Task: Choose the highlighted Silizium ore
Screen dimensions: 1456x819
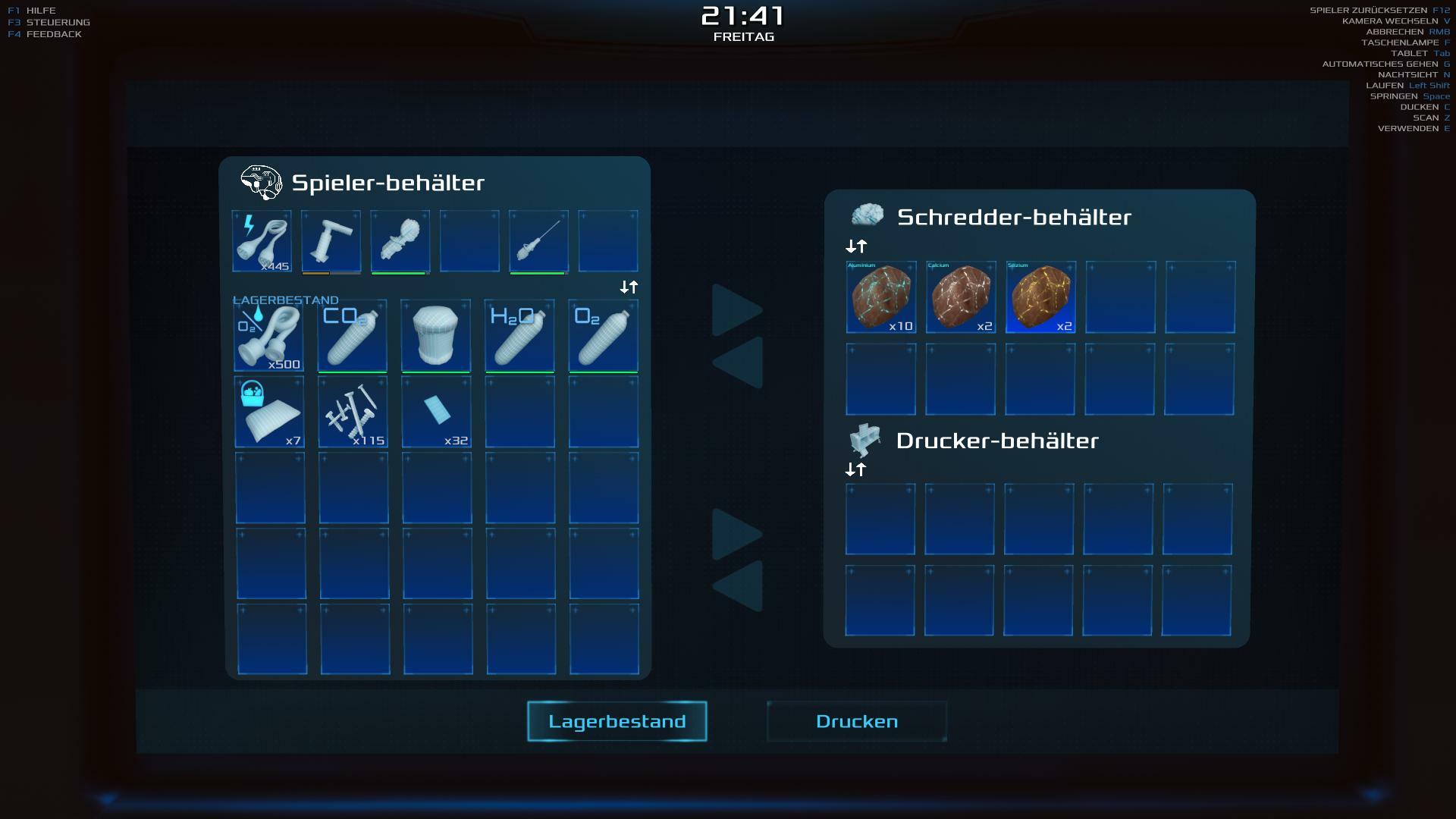Action: point(1040,297)
